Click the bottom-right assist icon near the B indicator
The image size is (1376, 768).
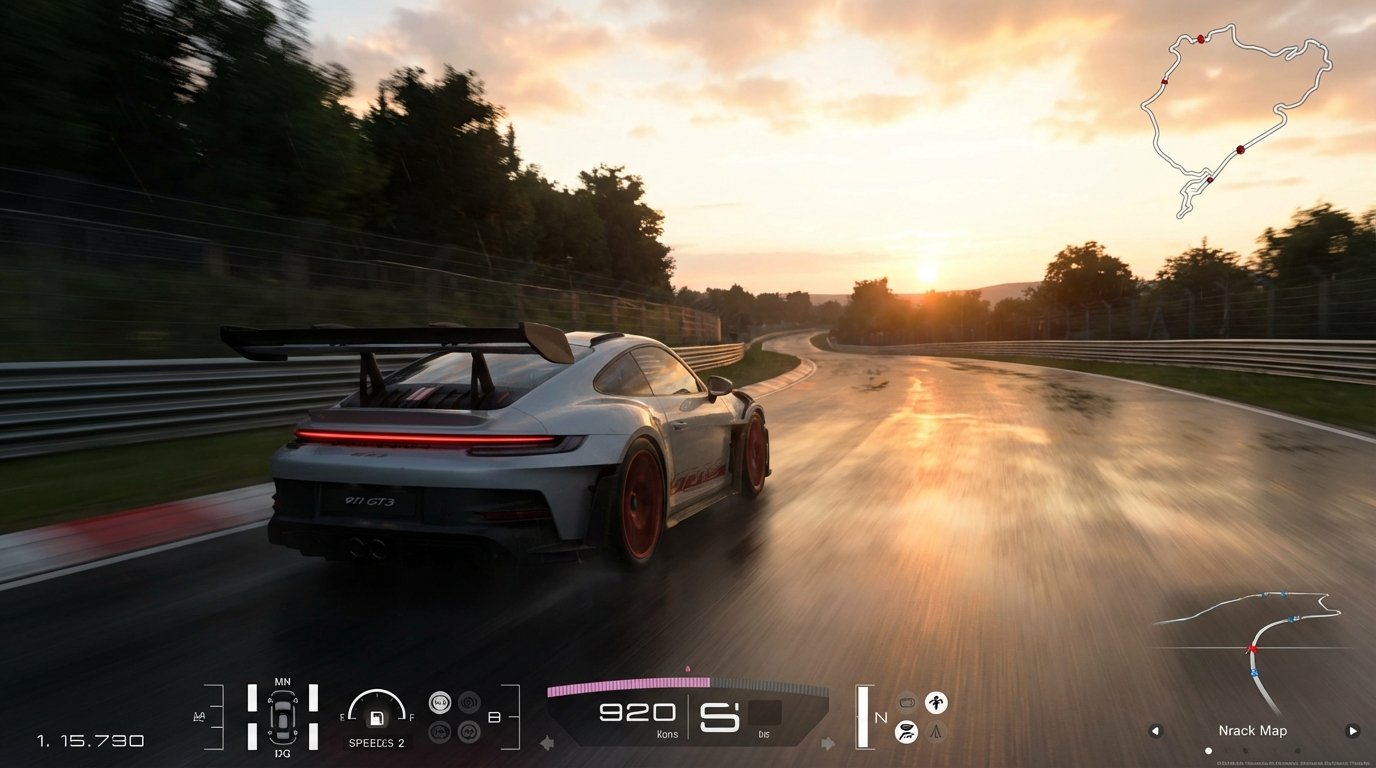(x=469, y=731)
